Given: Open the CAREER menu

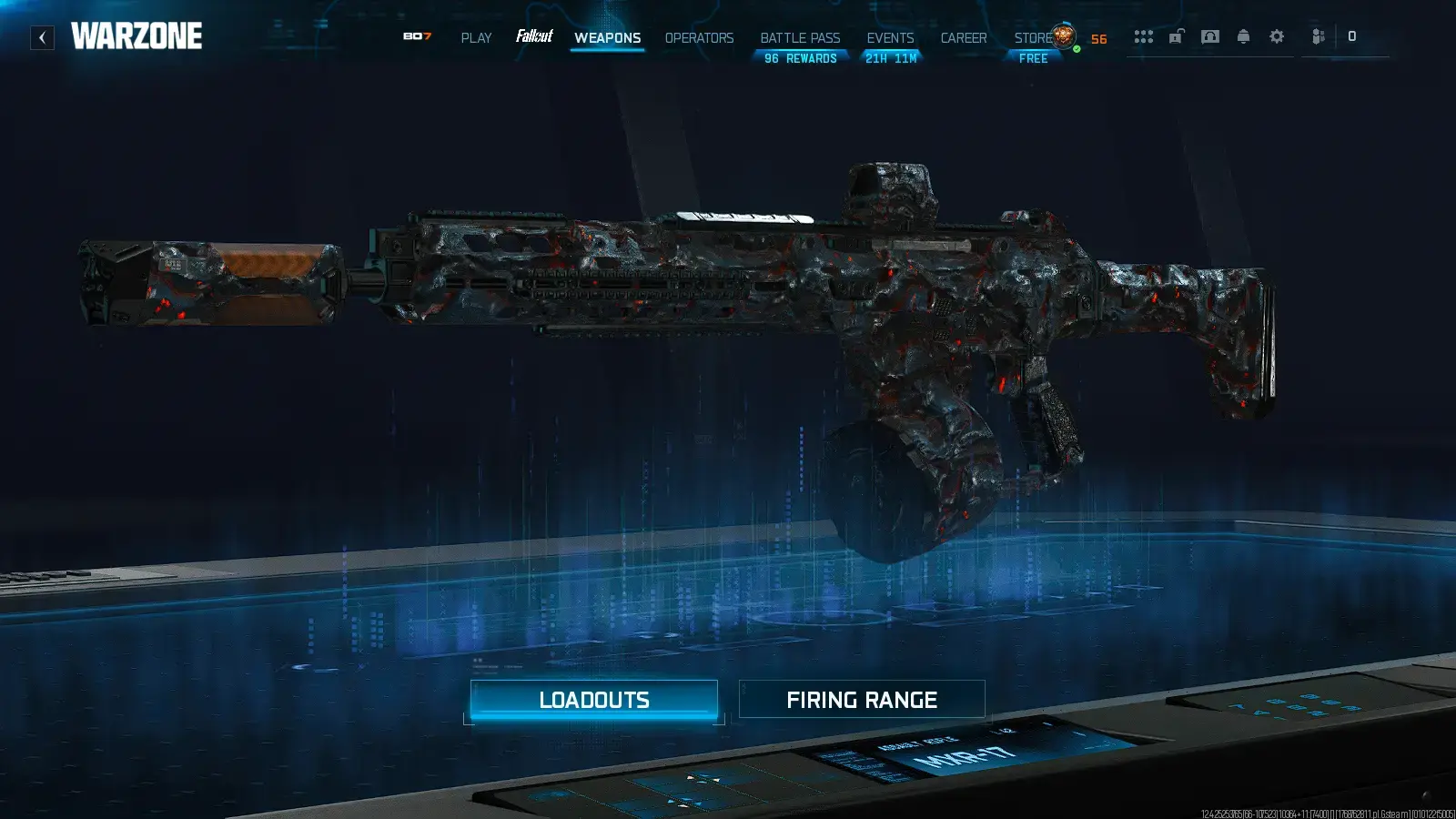Looking at the screenshot, I should click(x=964, y=38).
